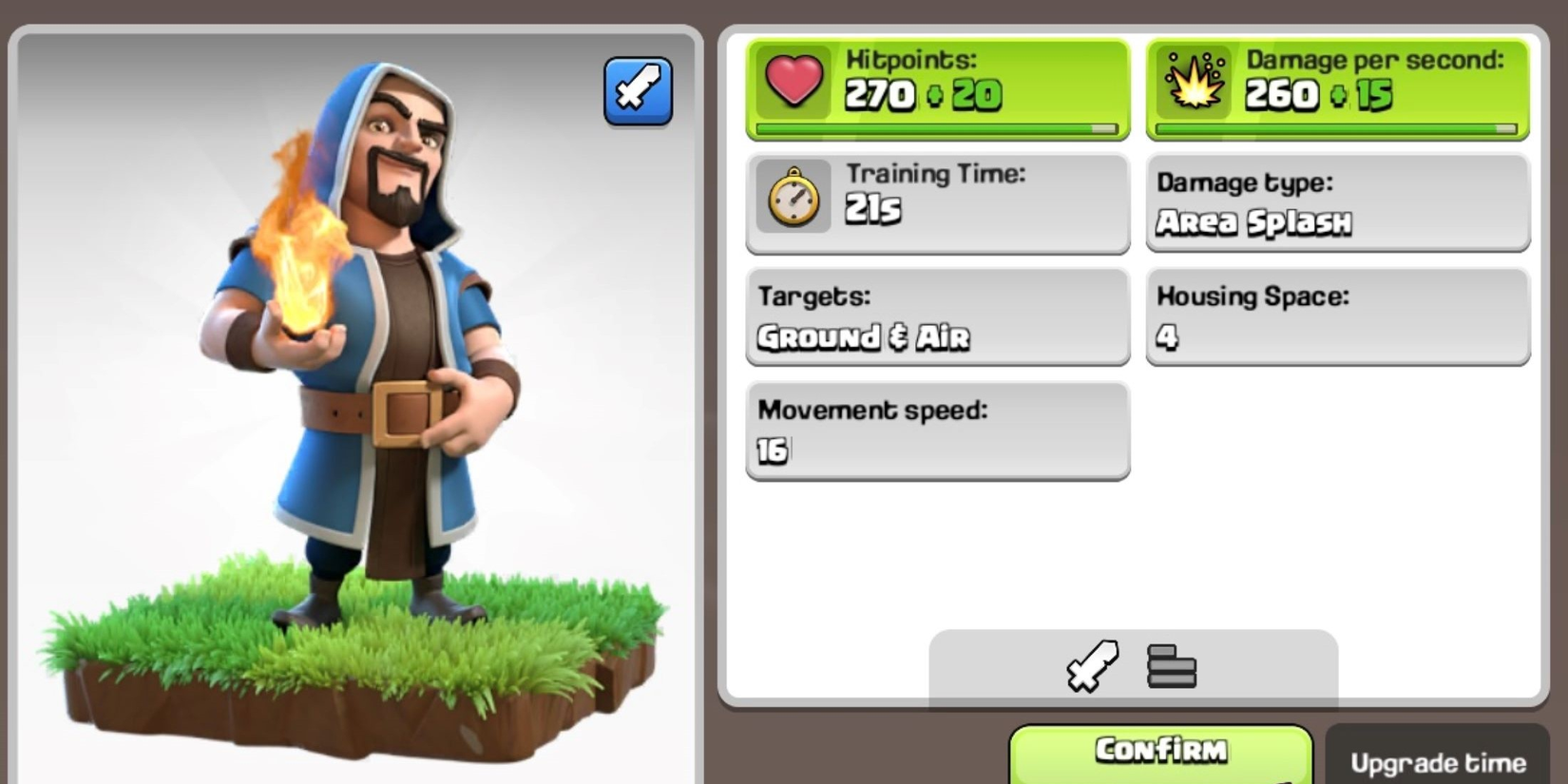The image size is (1568, 784).
Task: Click the explosion icon for Damage per second
Action: [x=1195, y=86]
